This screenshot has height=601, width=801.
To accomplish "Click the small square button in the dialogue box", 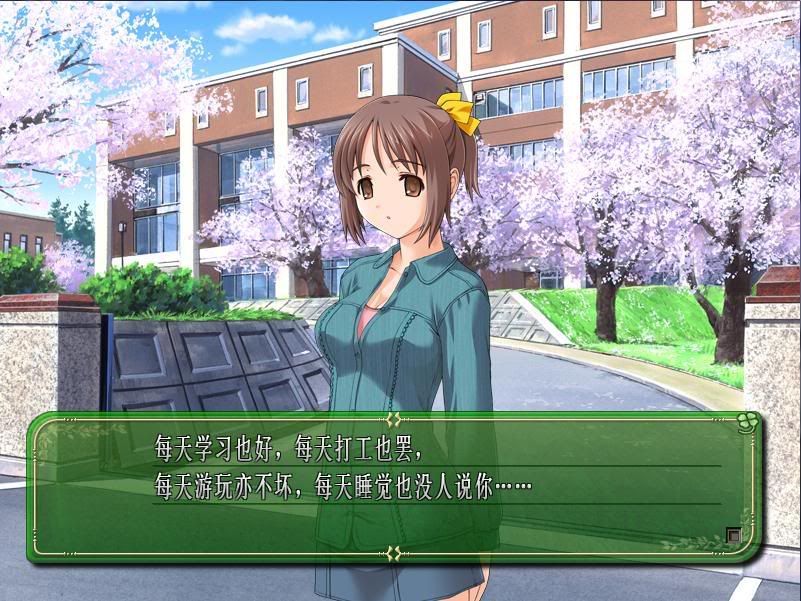I will pyautogui.click(x=734, y=535).
